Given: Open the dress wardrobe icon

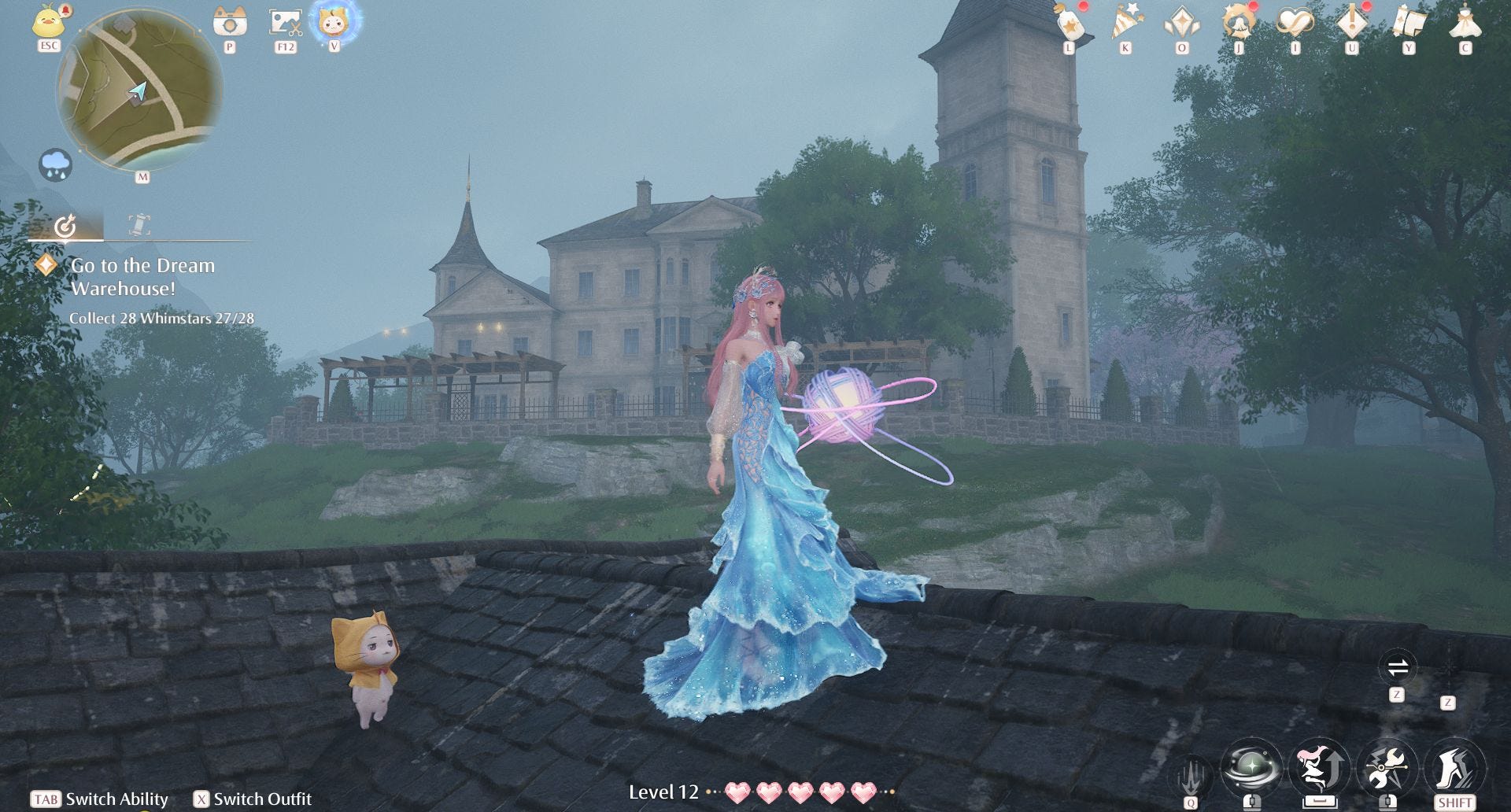Looking at the screenshot, I should click(x=1465, y=23).
